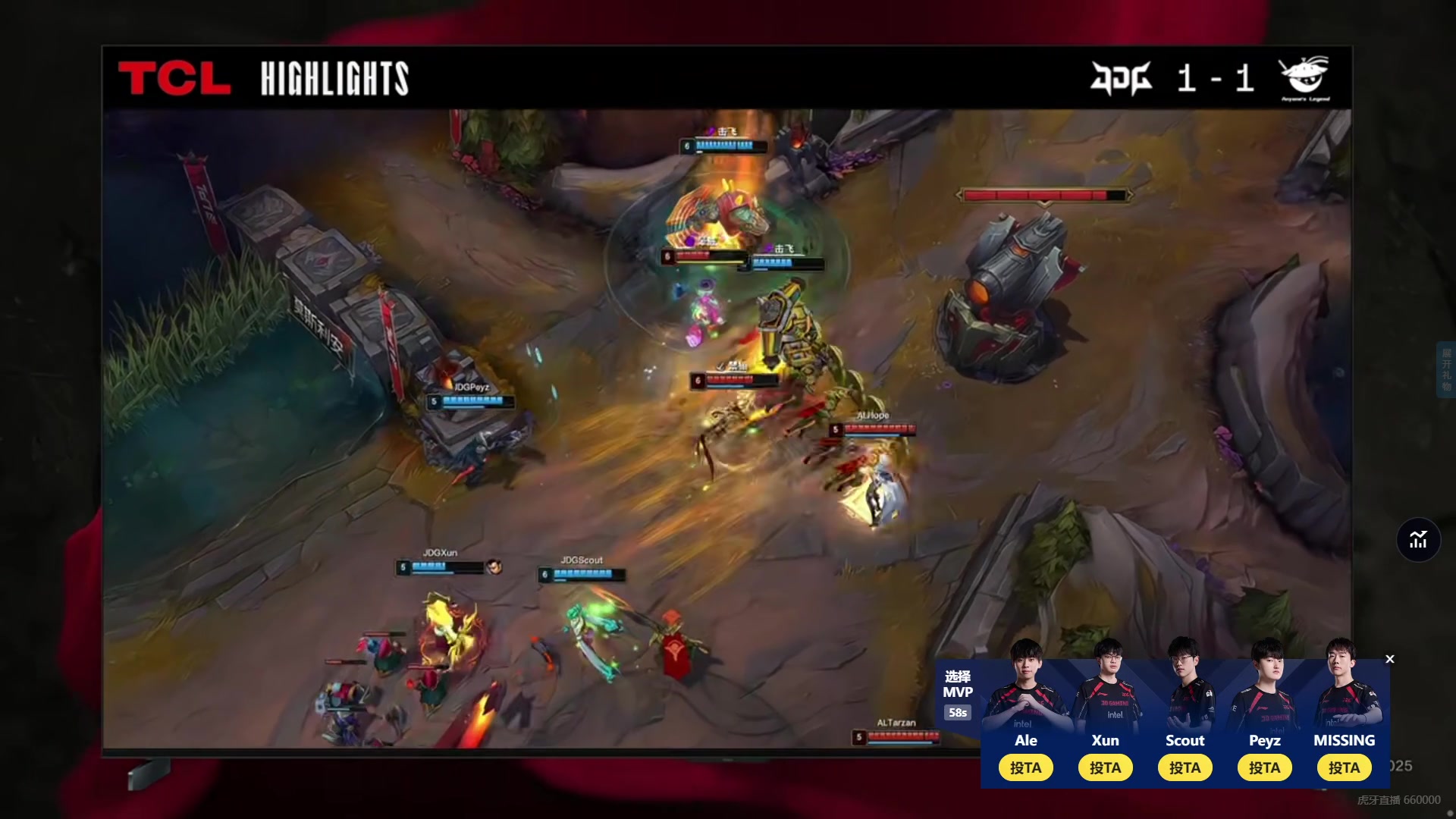Image resolution: width=1456 pixels, height=819 pixels.
Task: Expand the gift panel side tab
Action: point(1446,369)
